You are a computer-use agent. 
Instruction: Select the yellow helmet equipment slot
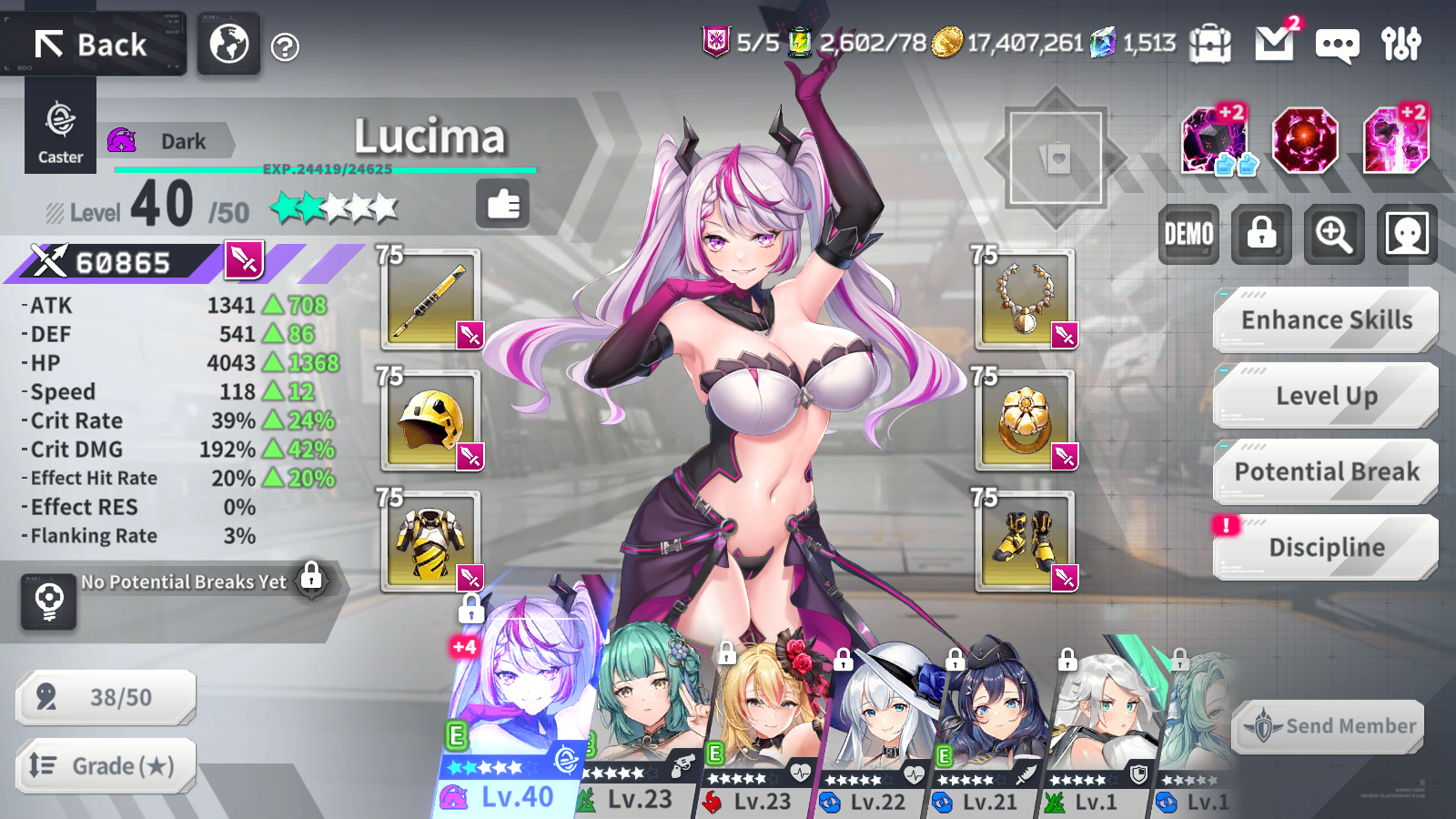(x=430, y=420)
